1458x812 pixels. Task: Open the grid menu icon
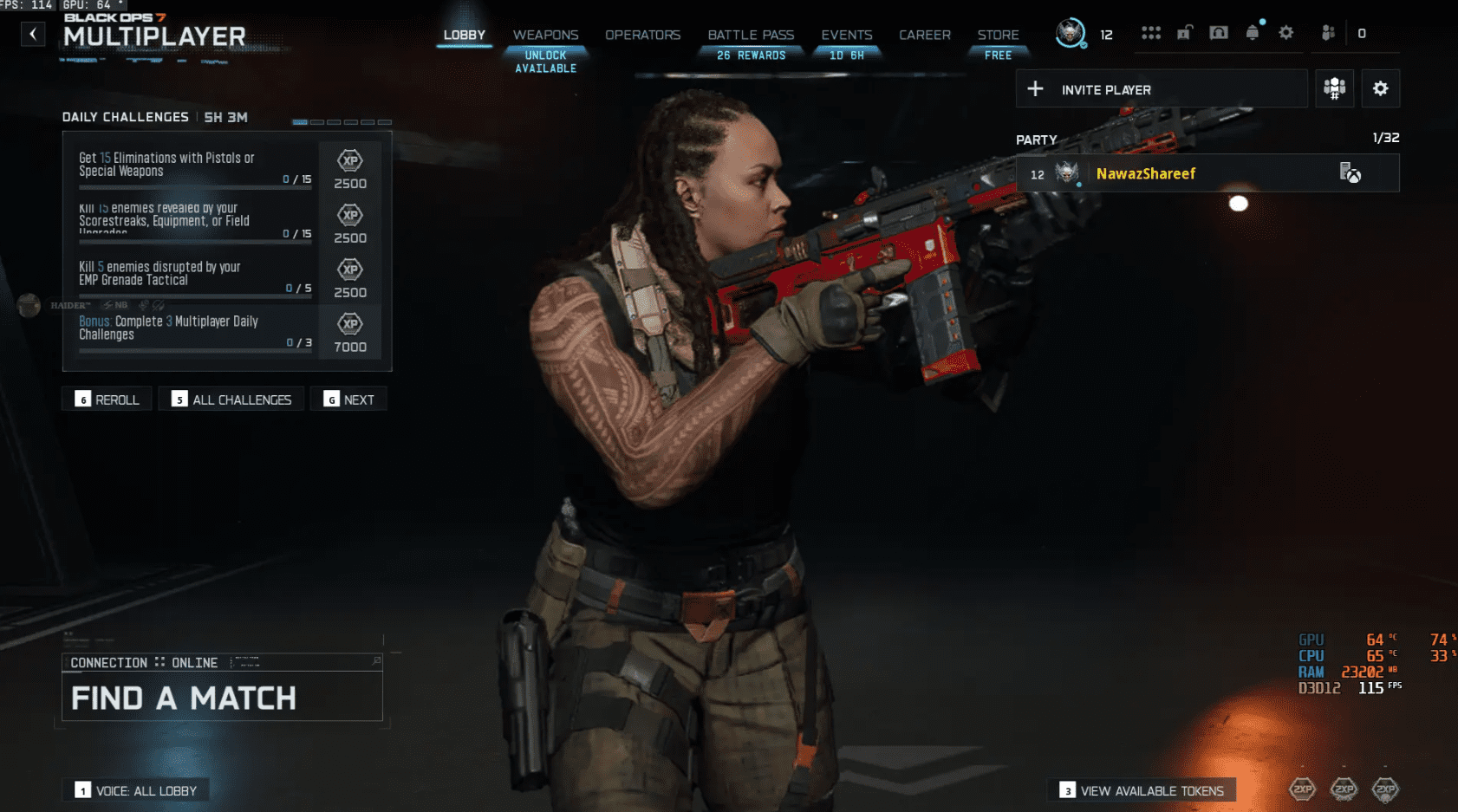coord(1150,34)
